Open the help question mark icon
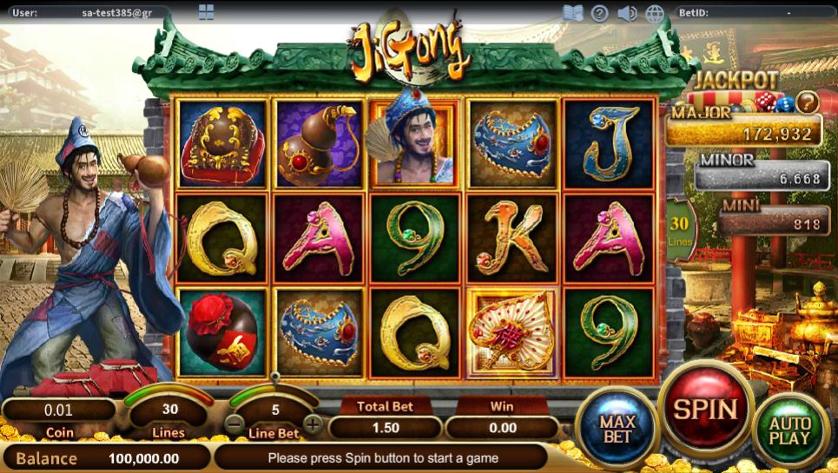This screenshot has height=473, width=838. click(x=600, y=13)
